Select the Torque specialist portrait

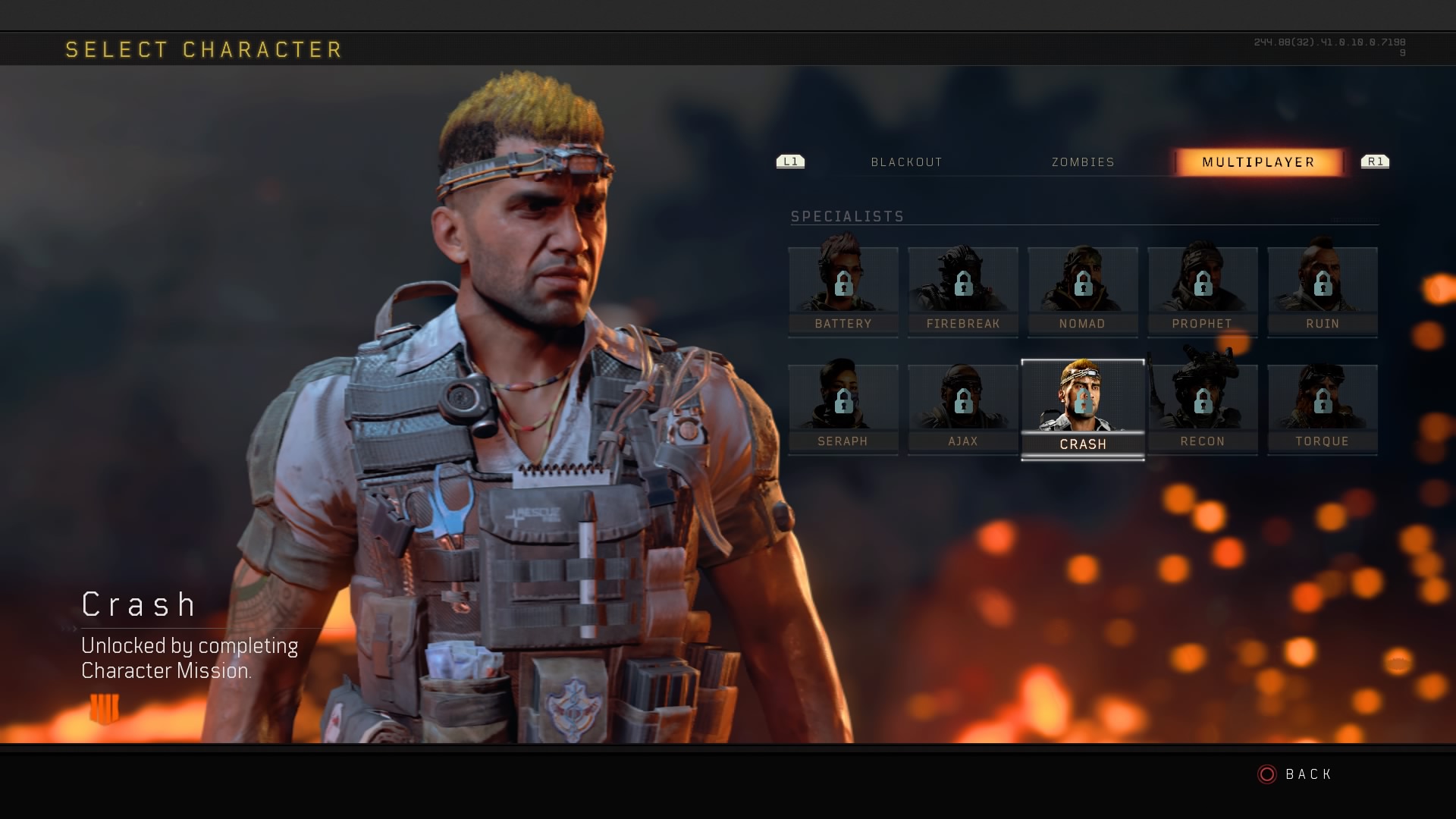[1323, 409]
